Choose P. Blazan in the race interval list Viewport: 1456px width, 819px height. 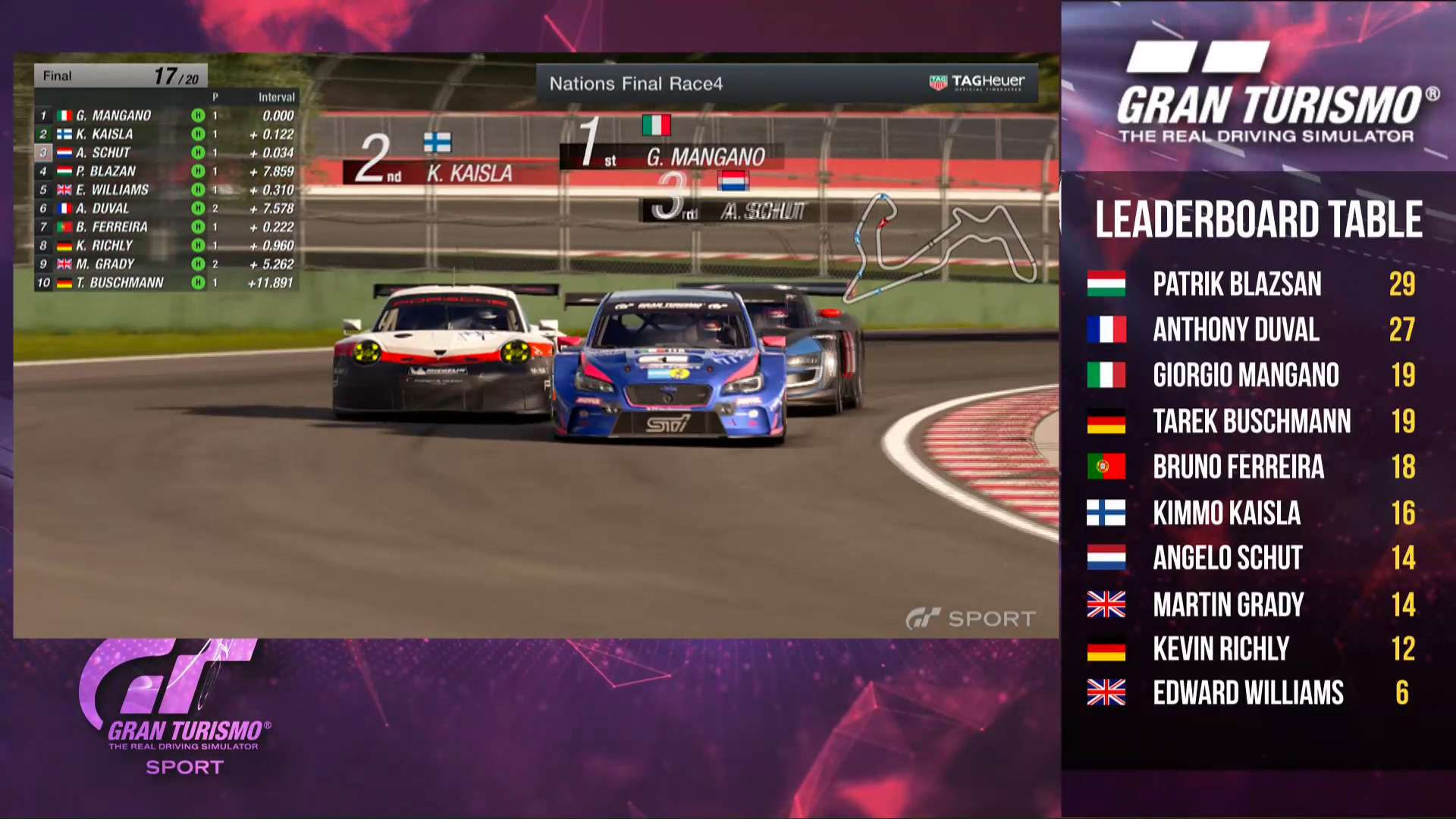click(x=165, y=171)
